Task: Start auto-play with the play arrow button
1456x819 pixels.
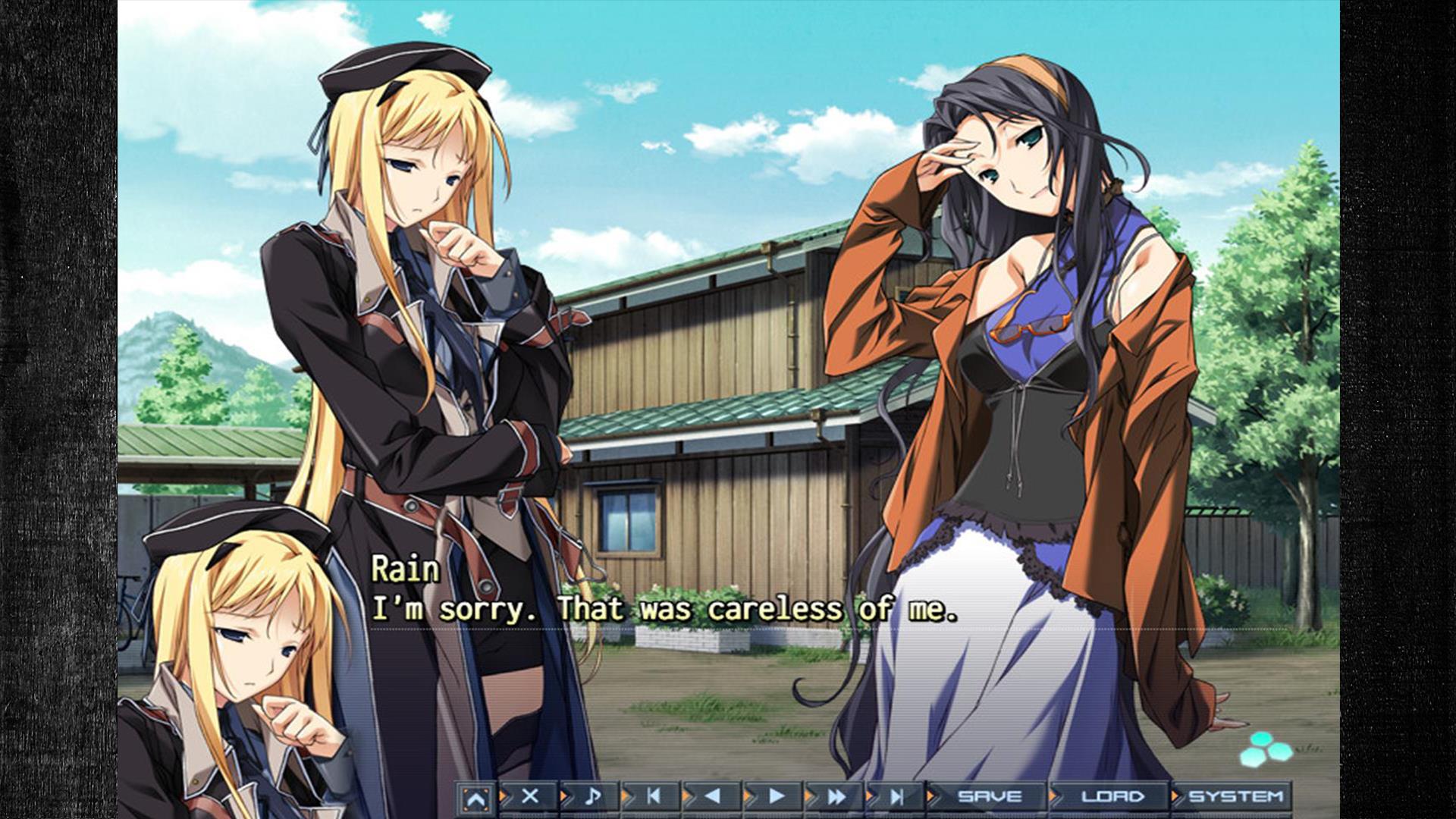Action: 776,796
